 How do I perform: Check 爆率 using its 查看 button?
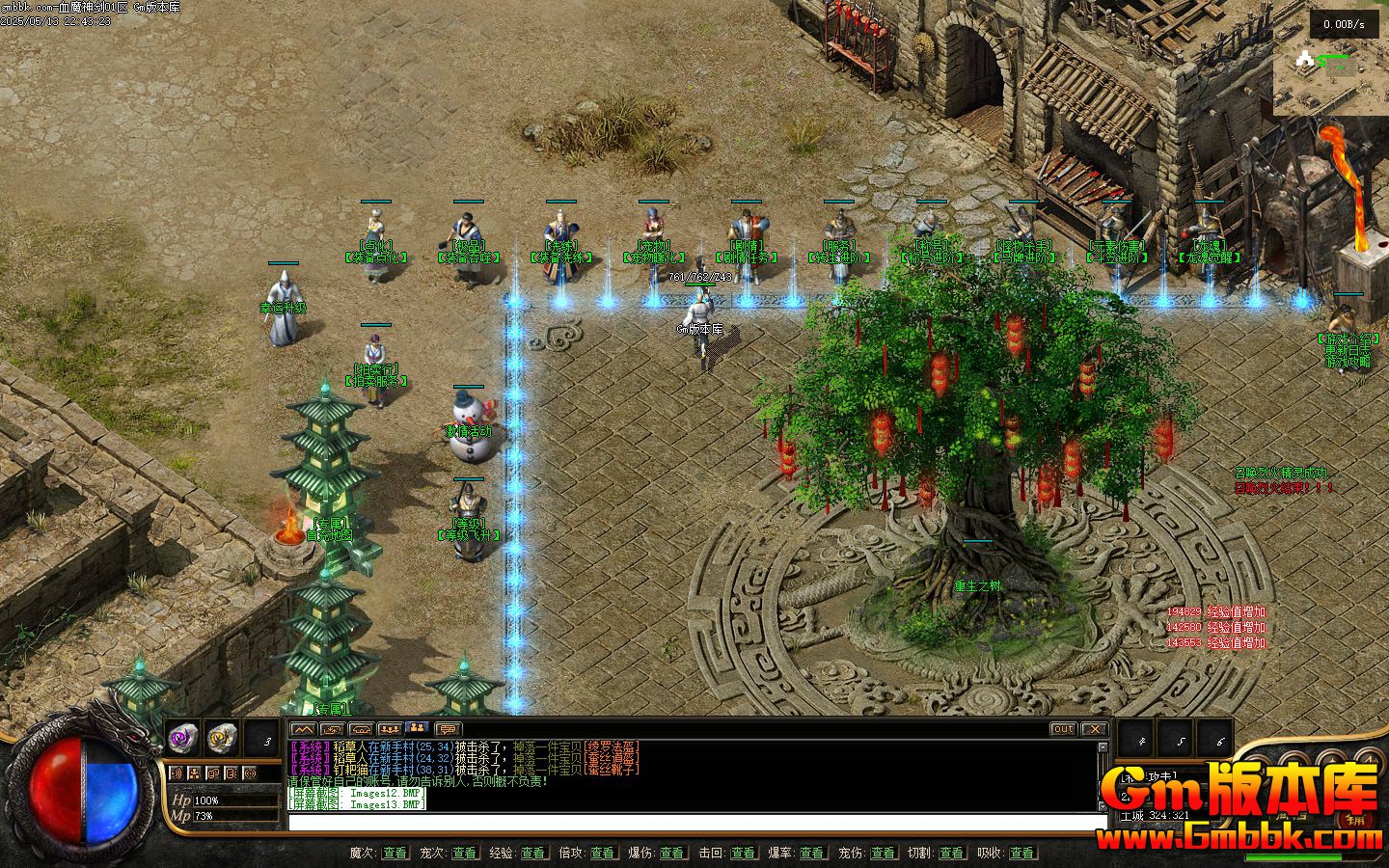(x=812, y=854)
